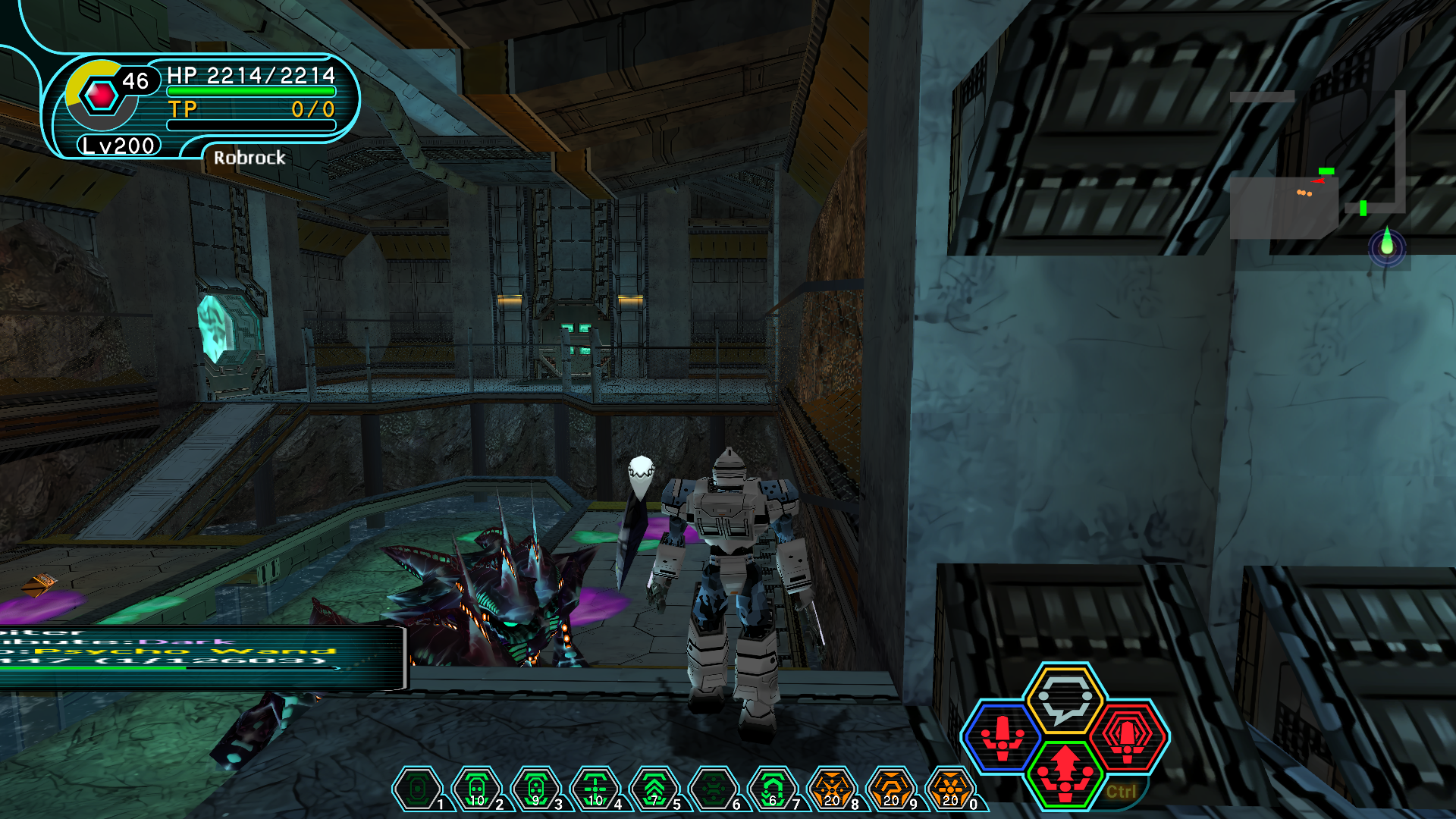Activate the blue-bordered attack action
This screenshot has width=1456, height=819.
point(1002,737)
